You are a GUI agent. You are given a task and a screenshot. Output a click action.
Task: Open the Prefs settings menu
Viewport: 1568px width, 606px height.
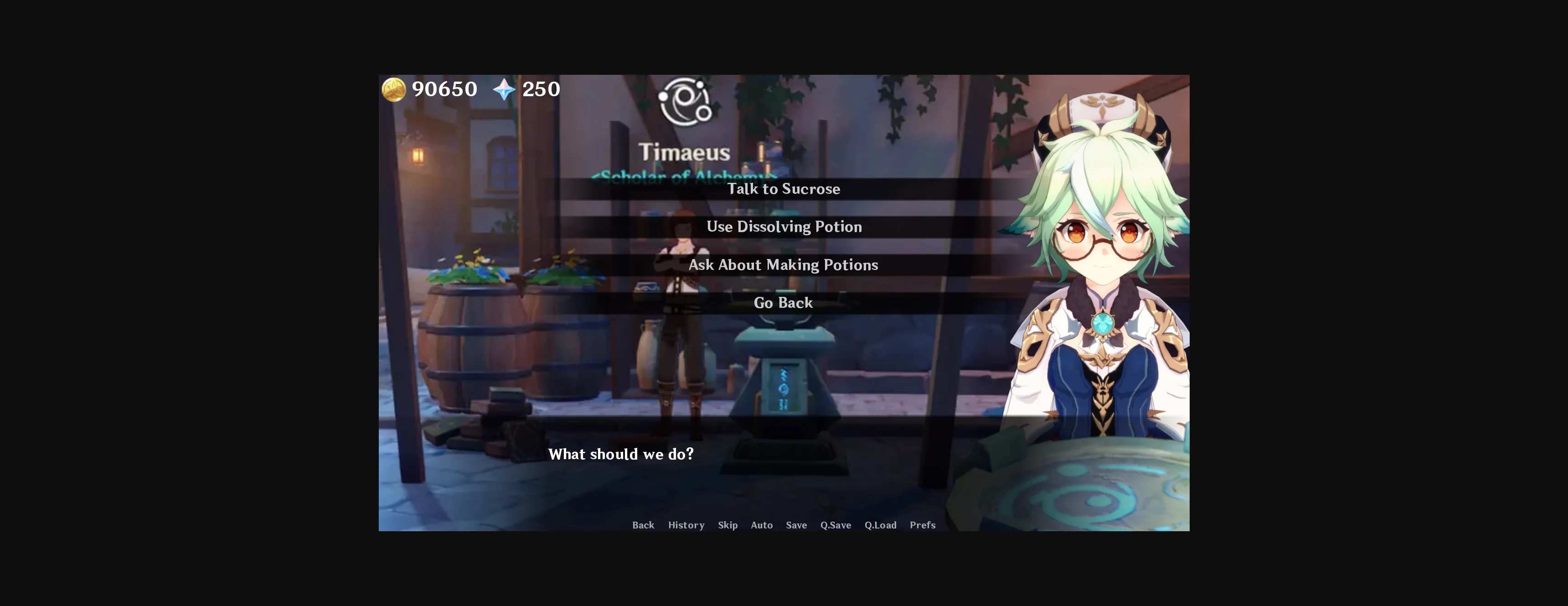[922, 524]
